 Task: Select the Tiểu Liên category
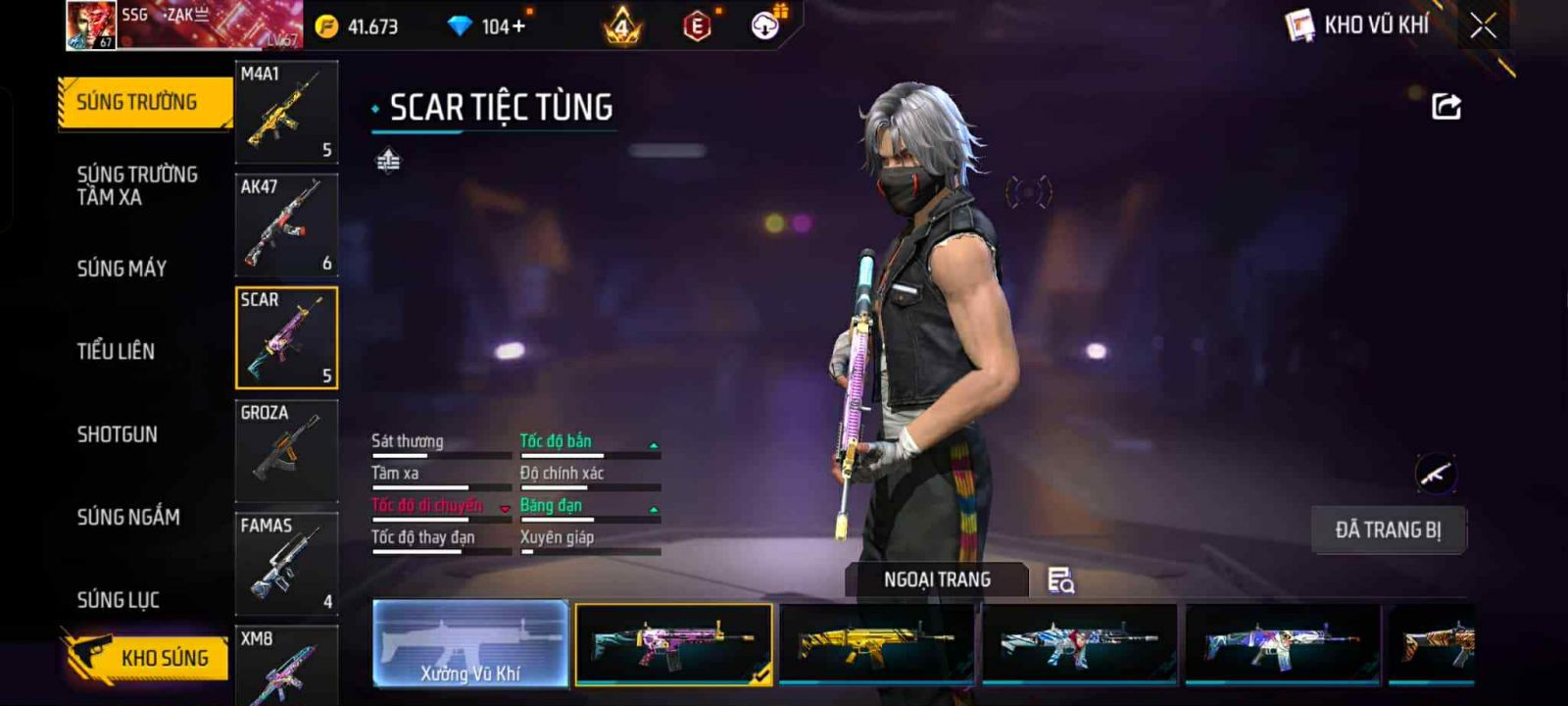[116, 351]
